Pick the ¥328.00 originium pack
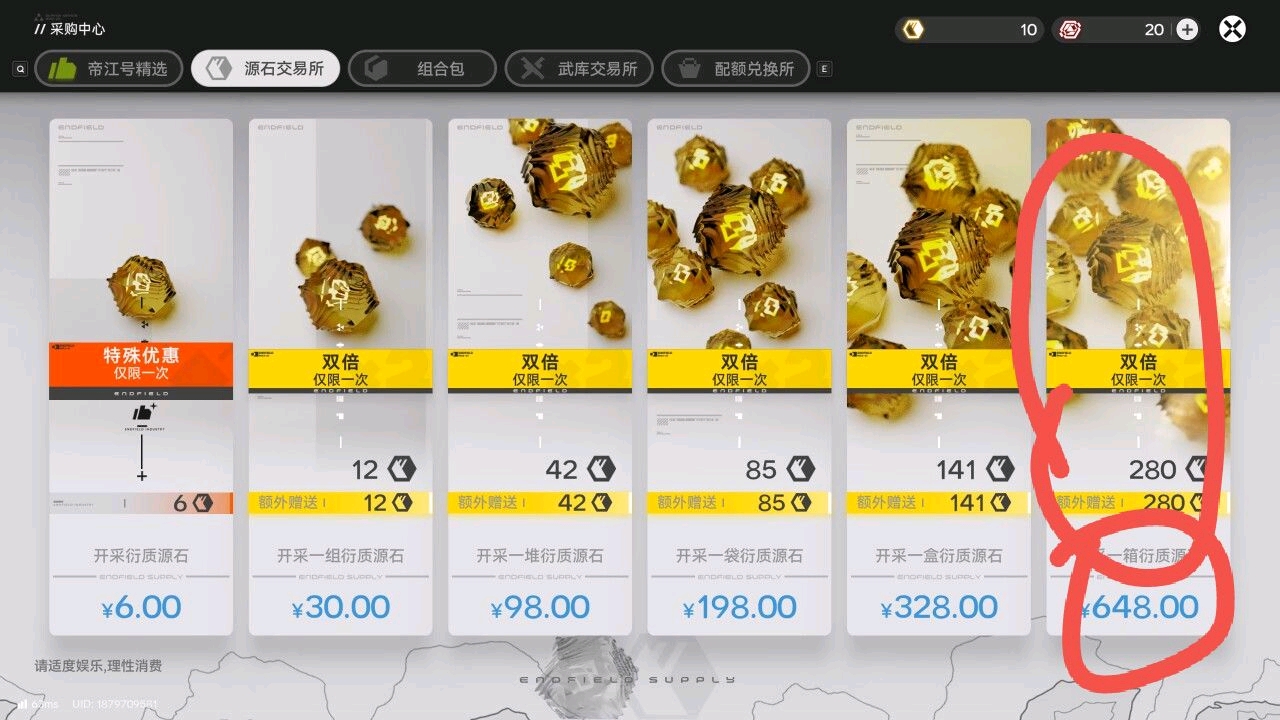Viewport: 1280px width, 720px height. coord(938,377)
